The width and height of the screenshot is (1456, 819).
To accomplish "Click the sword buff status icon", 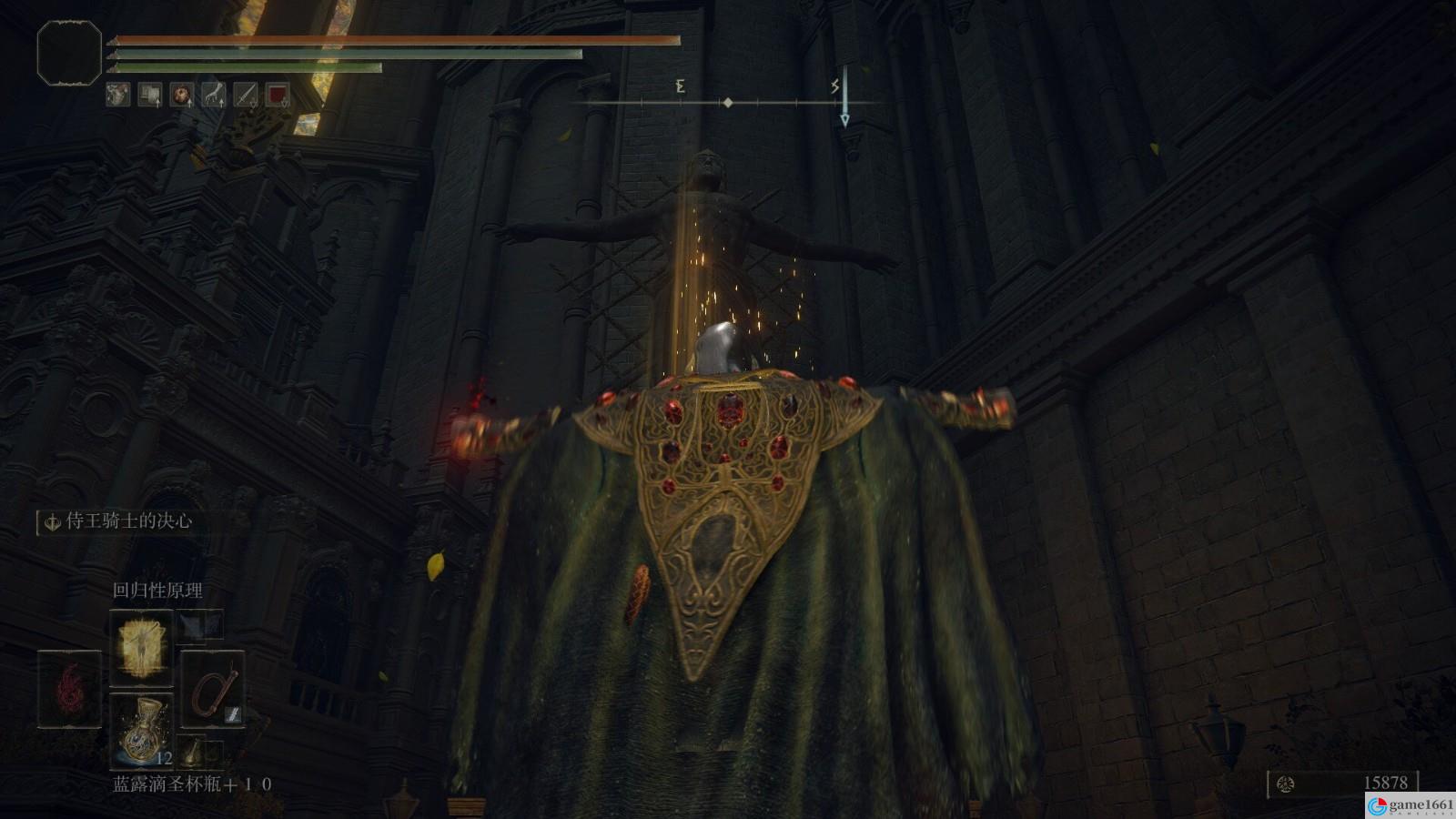I will click(245, 95).
